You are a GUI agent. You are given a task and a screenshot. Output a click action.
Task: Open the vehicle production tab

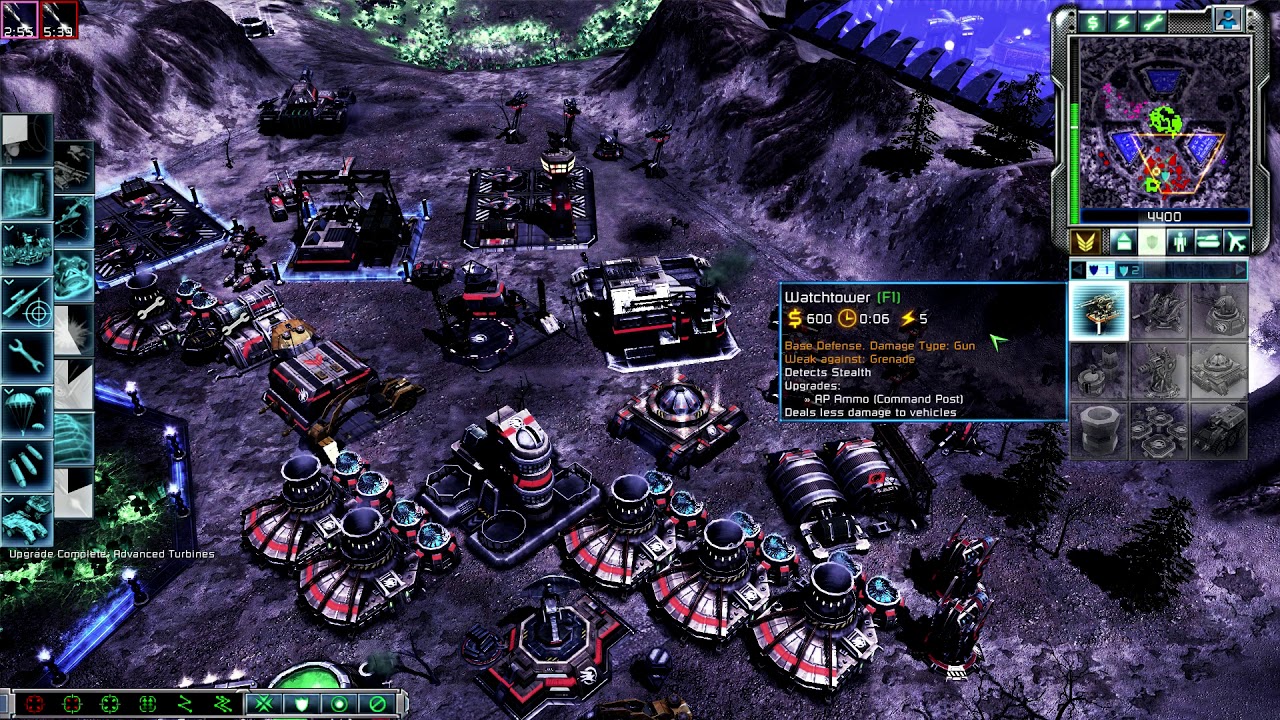tap(1209, 242)
